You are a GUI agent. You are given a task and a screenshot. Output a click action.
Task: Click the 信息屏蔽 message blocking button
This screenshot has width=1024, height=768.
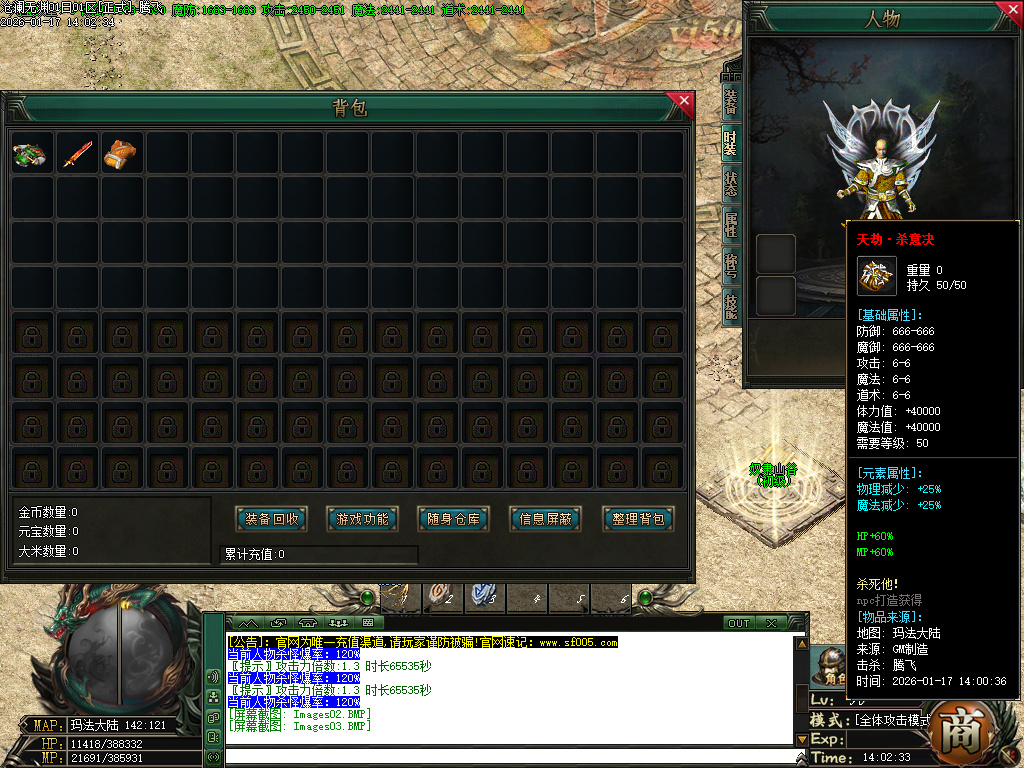(x=546, y=519)
